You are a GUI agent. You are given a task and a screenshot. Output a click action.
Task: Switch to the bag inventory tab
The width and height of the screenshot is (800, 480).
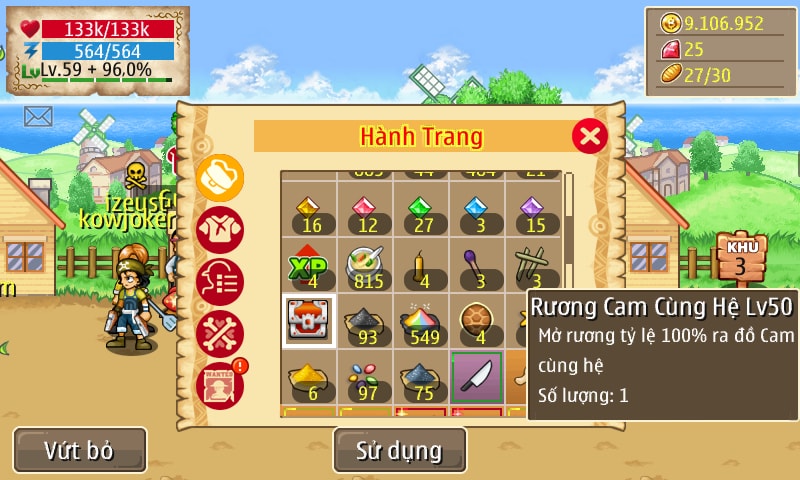point(219,177)
